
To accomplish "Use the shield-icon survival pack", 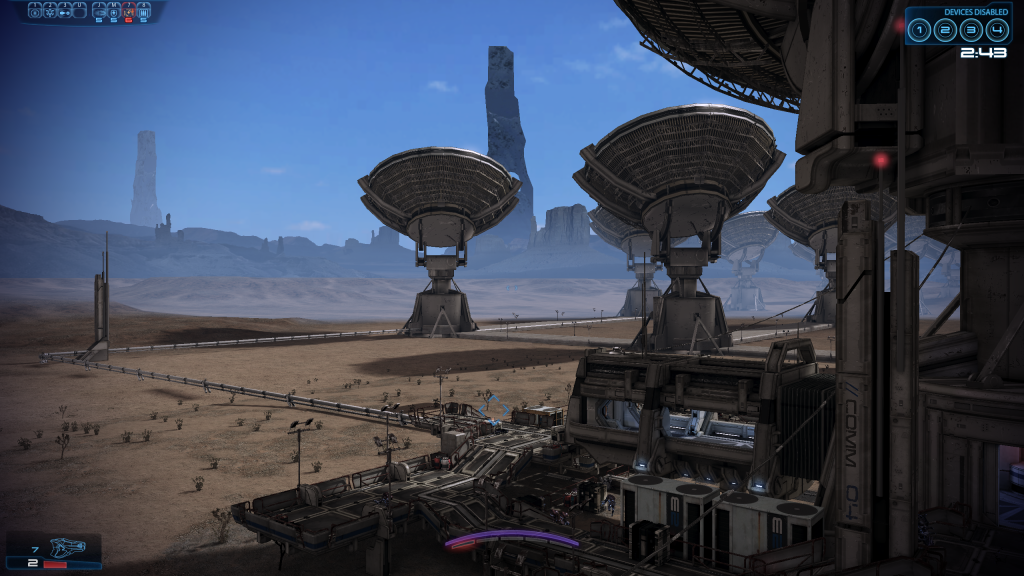I will 114,12.
